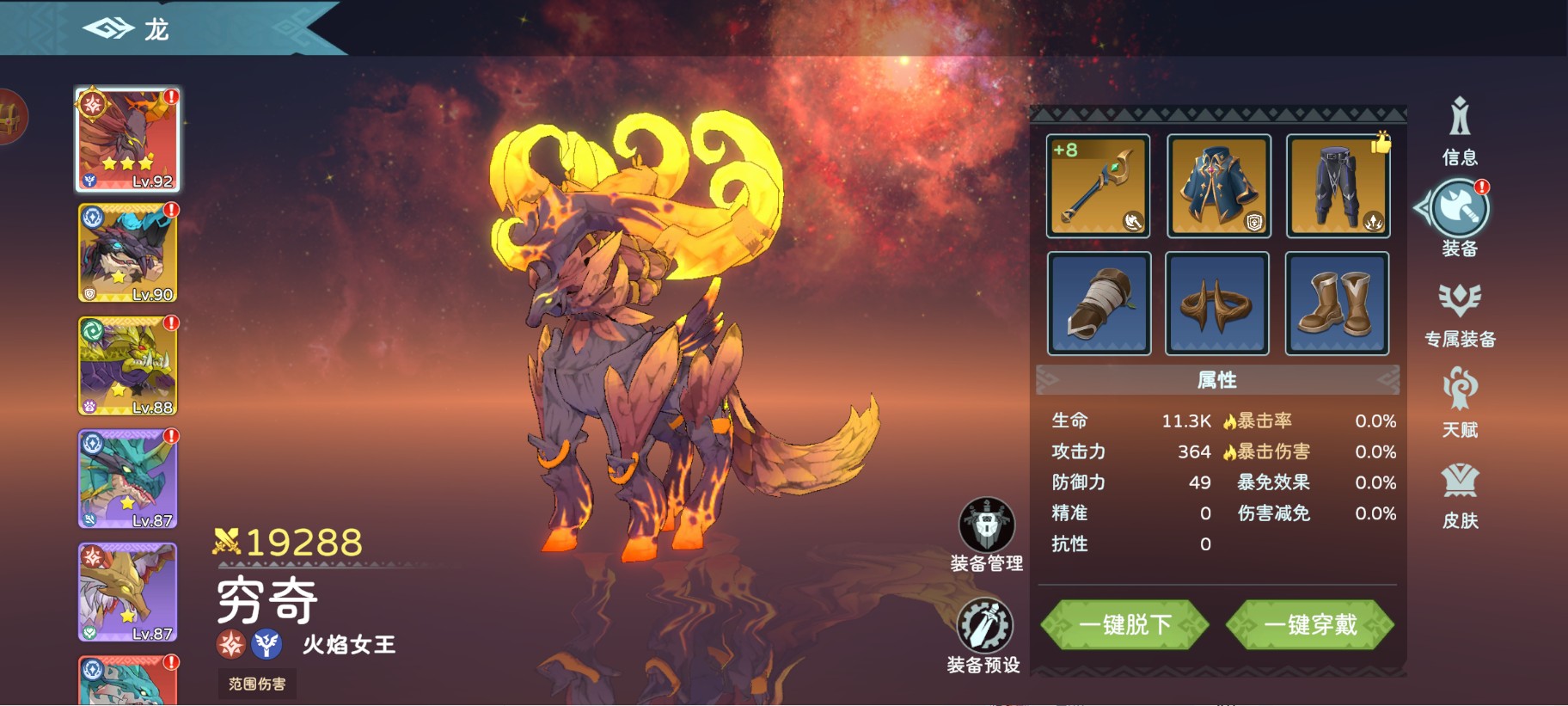Select the Lv.90 dragon thumbnail
This screenshot has height=706, width=1568.
point(127,253)
